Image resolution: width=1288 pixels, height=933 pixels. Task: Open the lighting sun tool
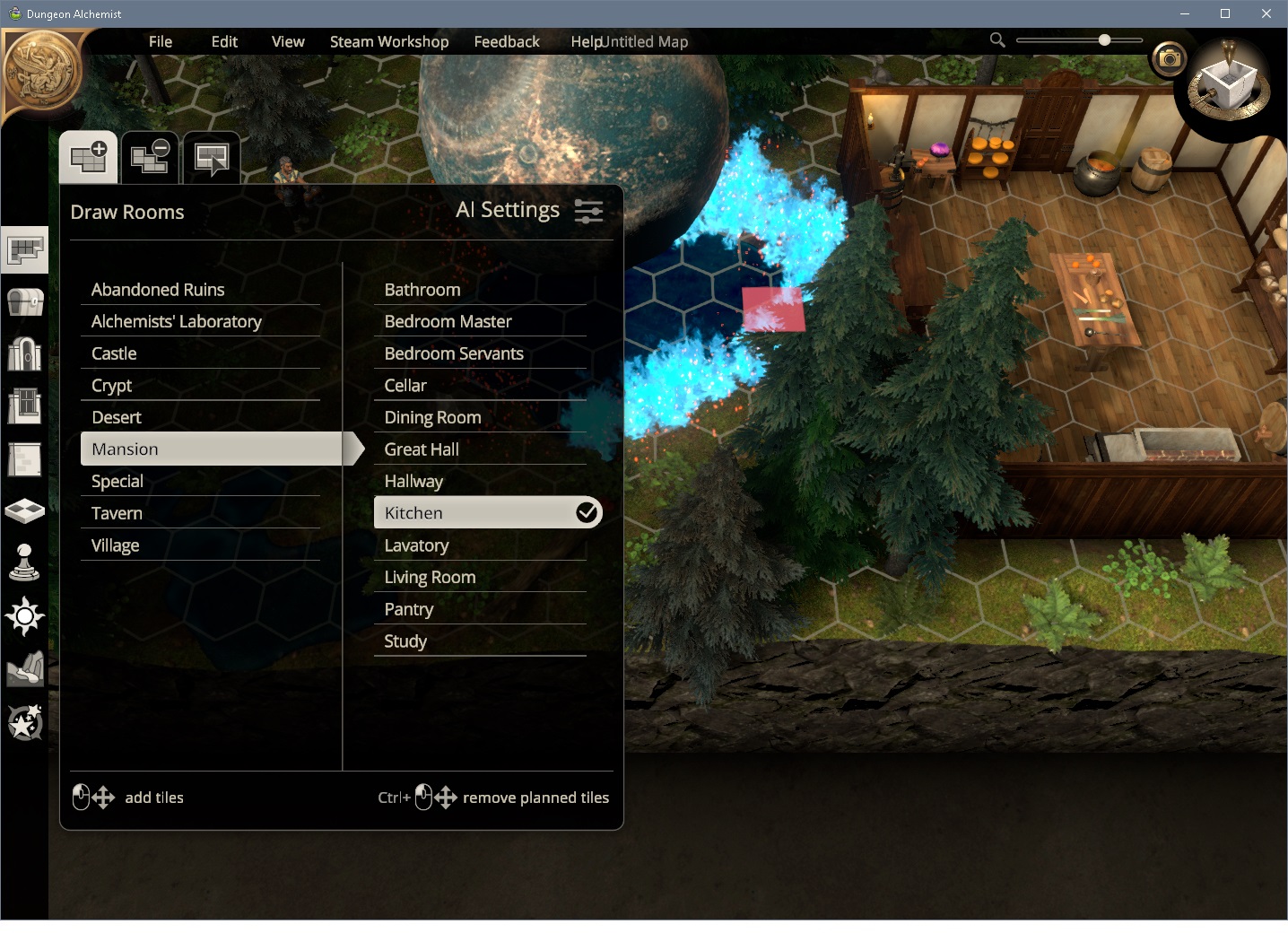pyautogui.click(x=24, y=616)
